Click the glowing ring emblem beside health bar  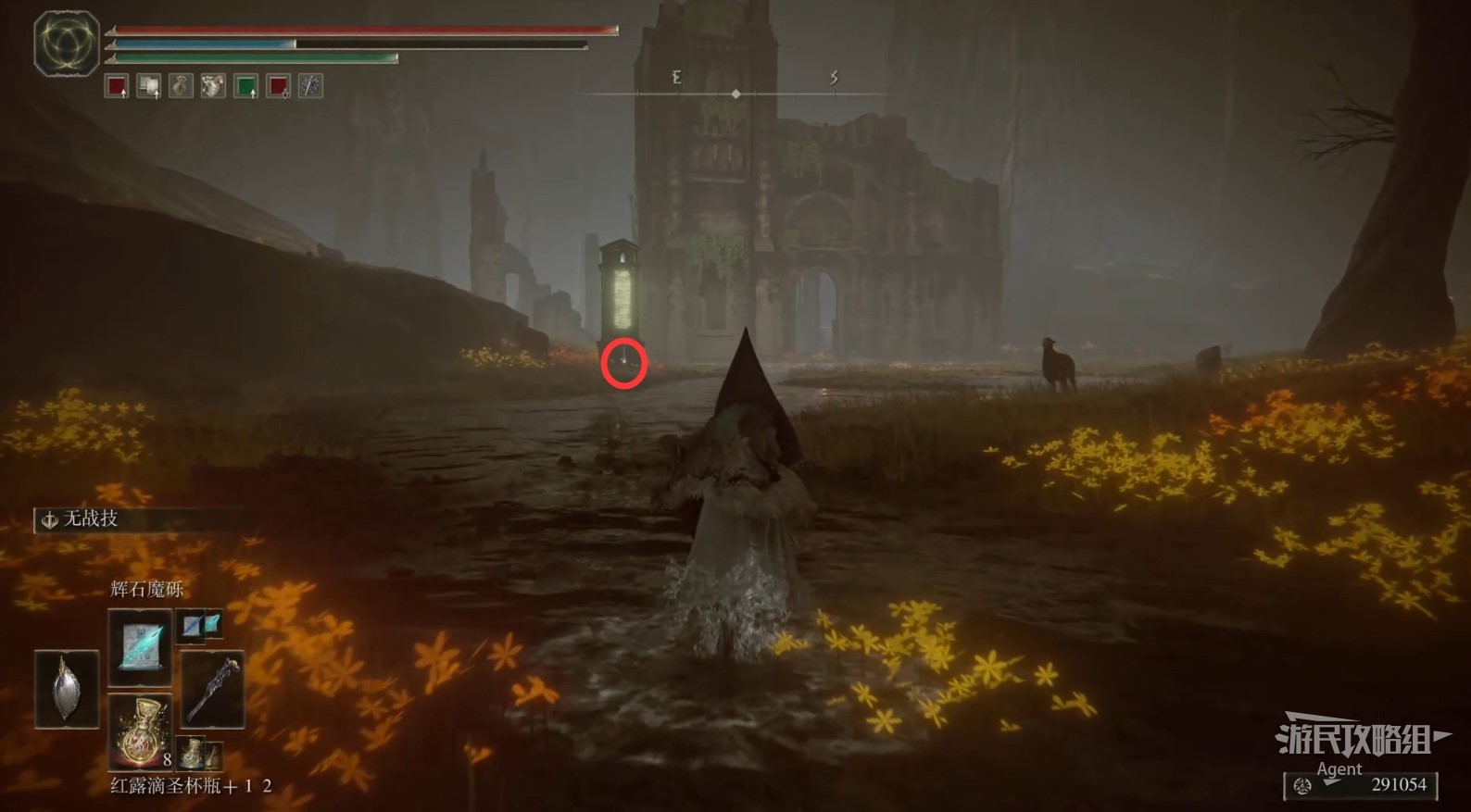tap(66, 43)
